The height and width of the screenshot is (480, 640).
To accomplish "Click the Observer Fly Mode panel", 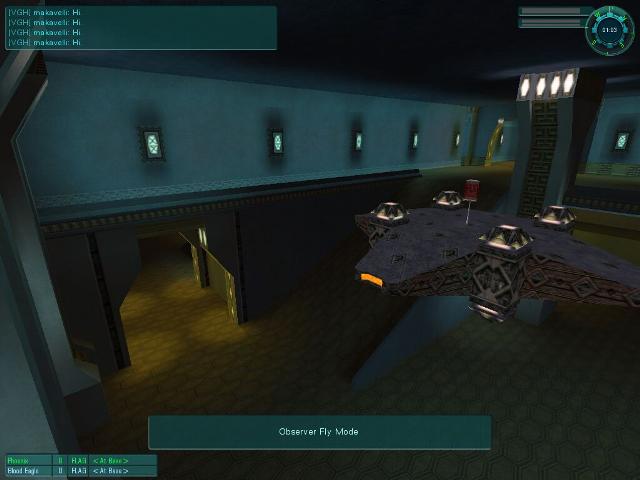I will (x=319, y=432).
